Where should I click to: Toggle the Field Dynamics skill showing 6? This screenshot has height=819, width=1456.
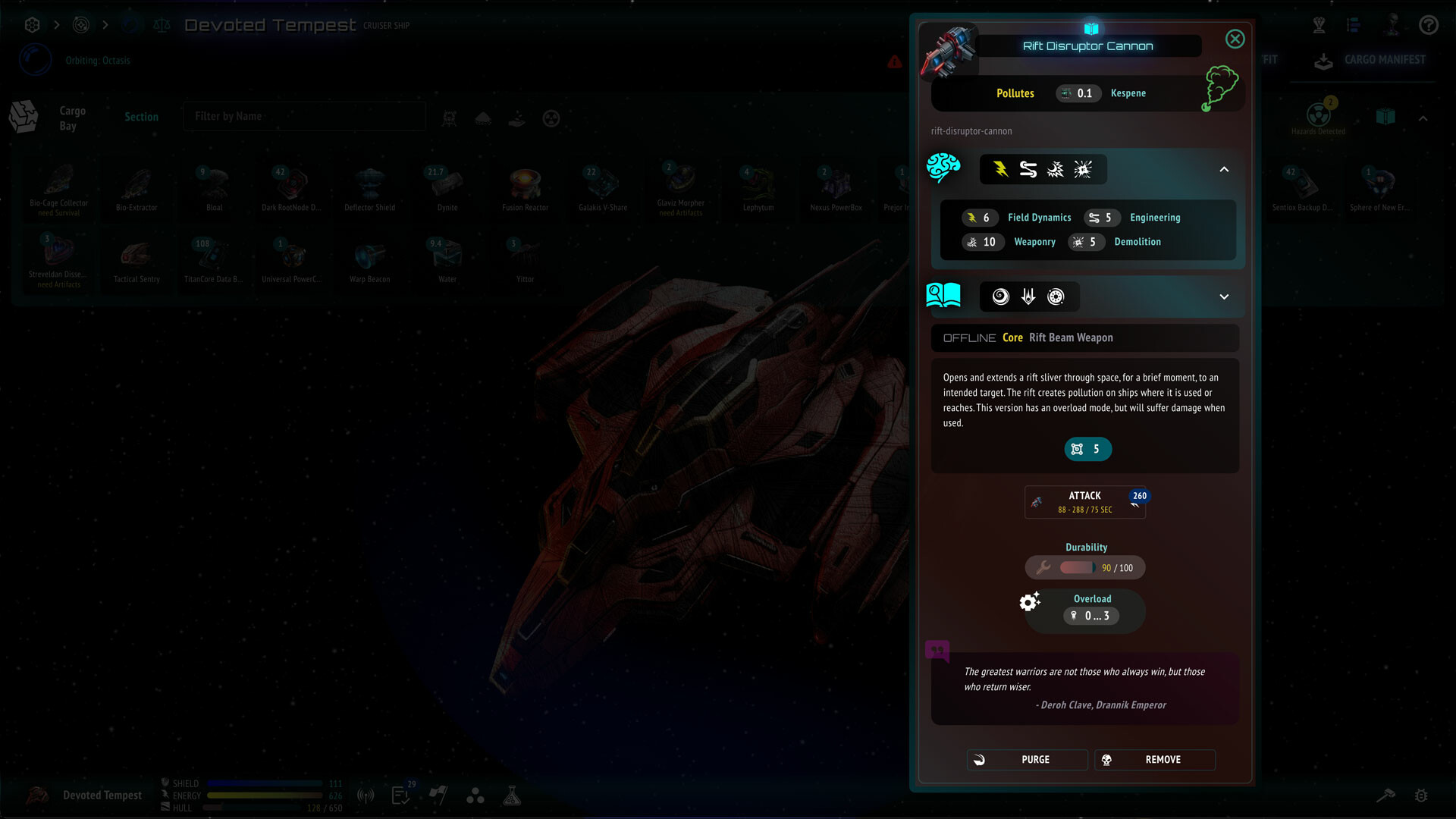980,218
